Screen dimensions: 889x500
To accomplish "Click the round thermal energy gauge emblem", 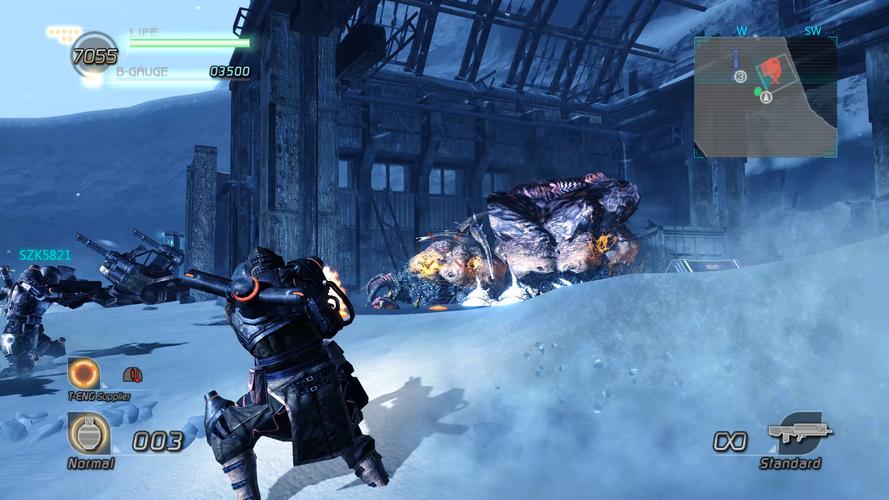I will click(x=94, y=53).
